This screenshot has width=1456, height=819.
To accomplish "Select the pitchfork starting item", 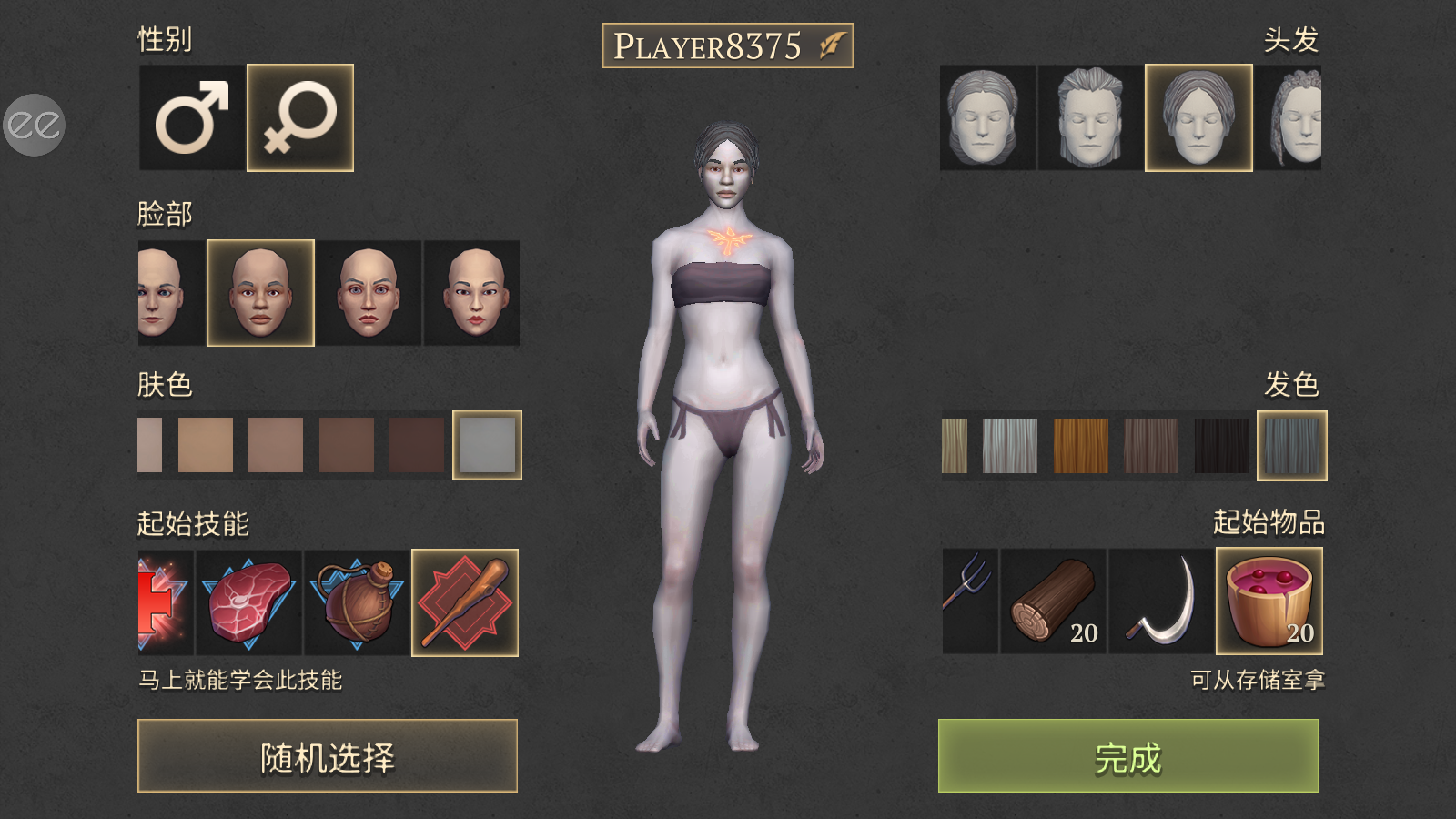I will click(x=969, y=601).
